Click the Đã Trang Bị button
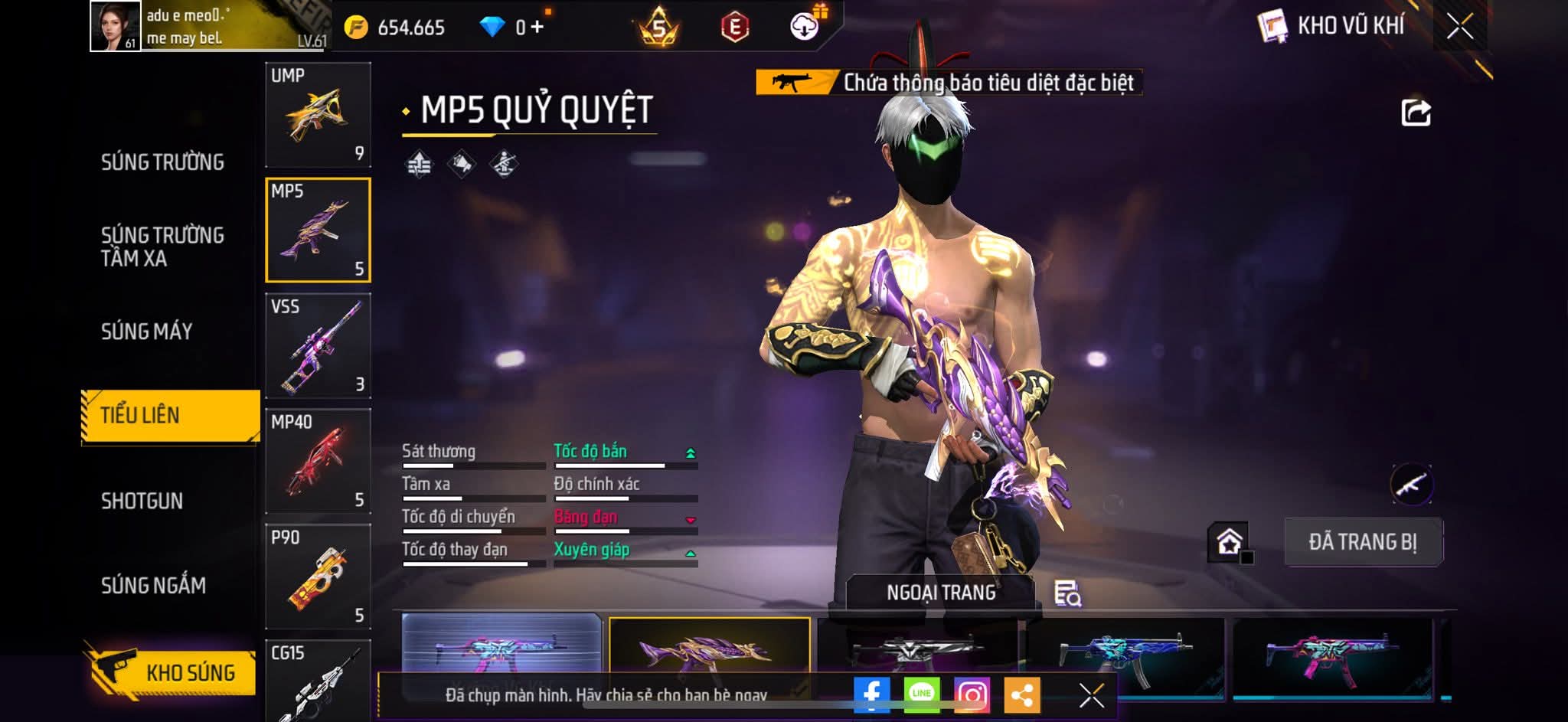This screenshot has width=1568, height=722. point(1363,542)
